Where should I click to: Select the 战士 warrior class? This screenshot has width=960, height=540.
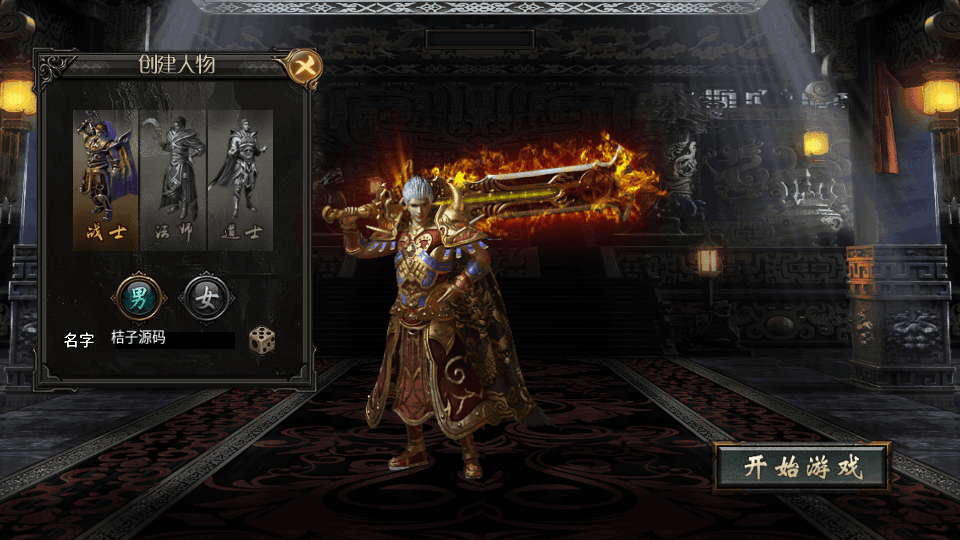[x=106, y=180]
